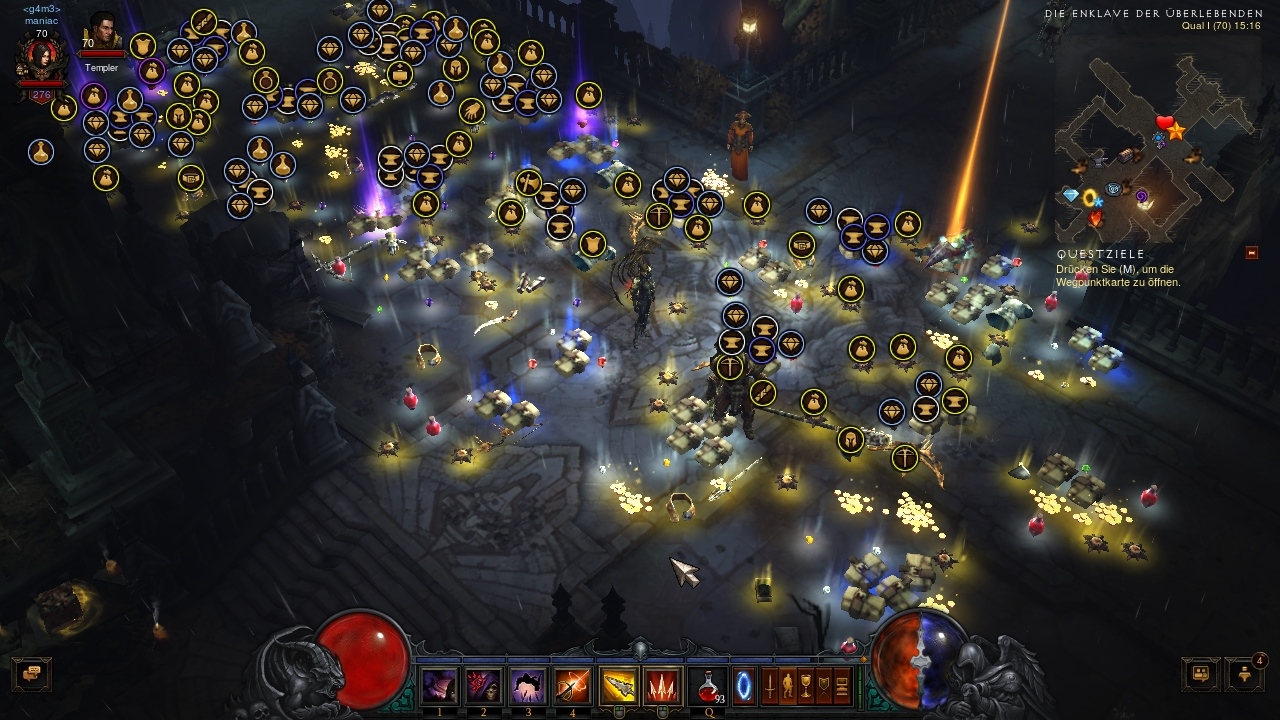Activate the glowing bow skill in slot 4
Screen dimensions: 1280x720
(x=572, y=686)
